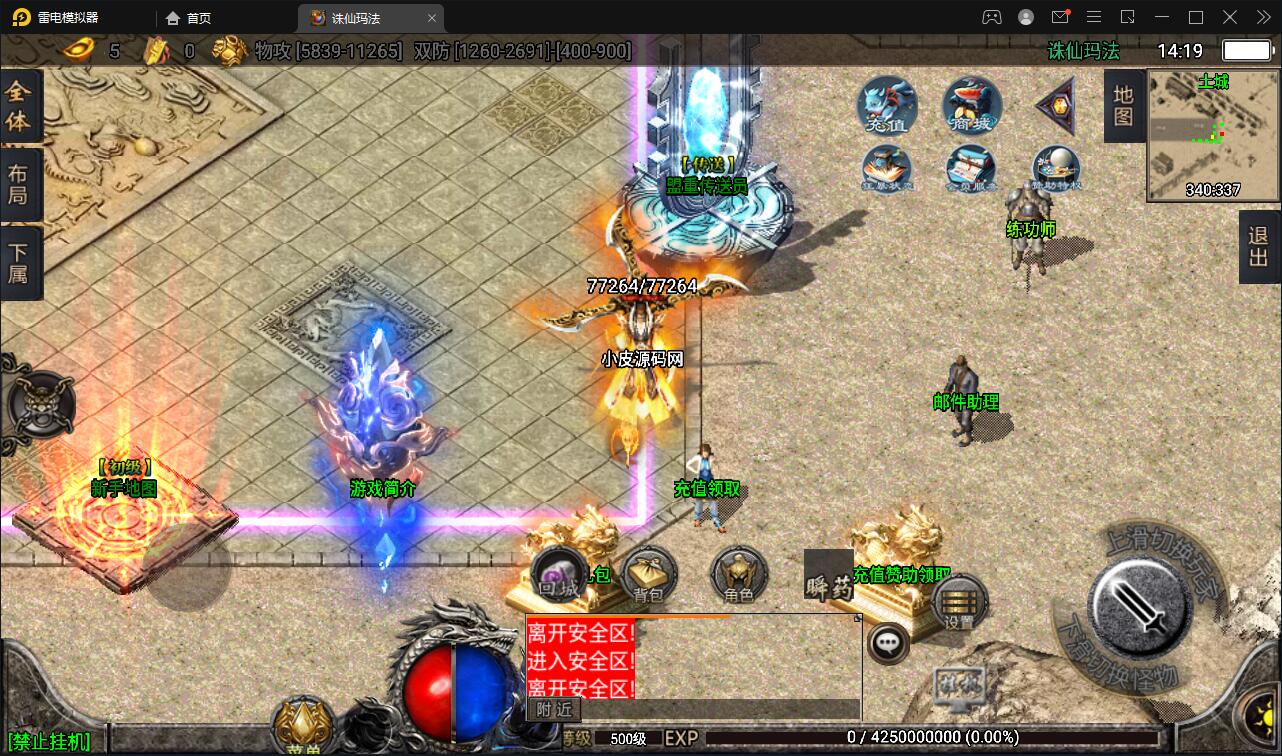Open the 充值 recharge icon

pos(887,105)
